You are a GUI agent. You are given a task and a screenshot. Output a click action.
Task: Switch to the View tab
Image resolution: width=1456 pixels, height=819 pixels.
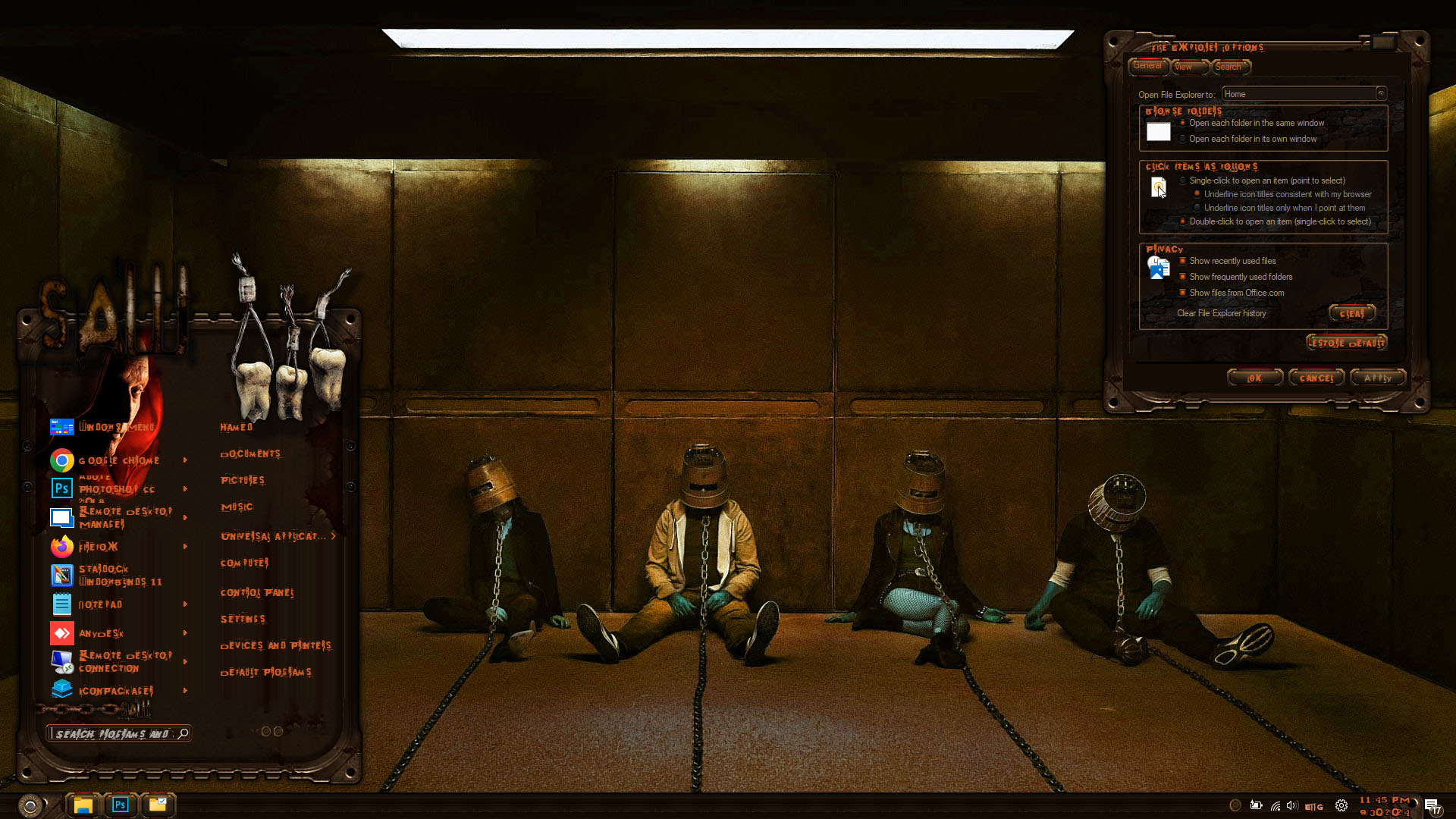pyautogui.click(x=1184, y=67)
